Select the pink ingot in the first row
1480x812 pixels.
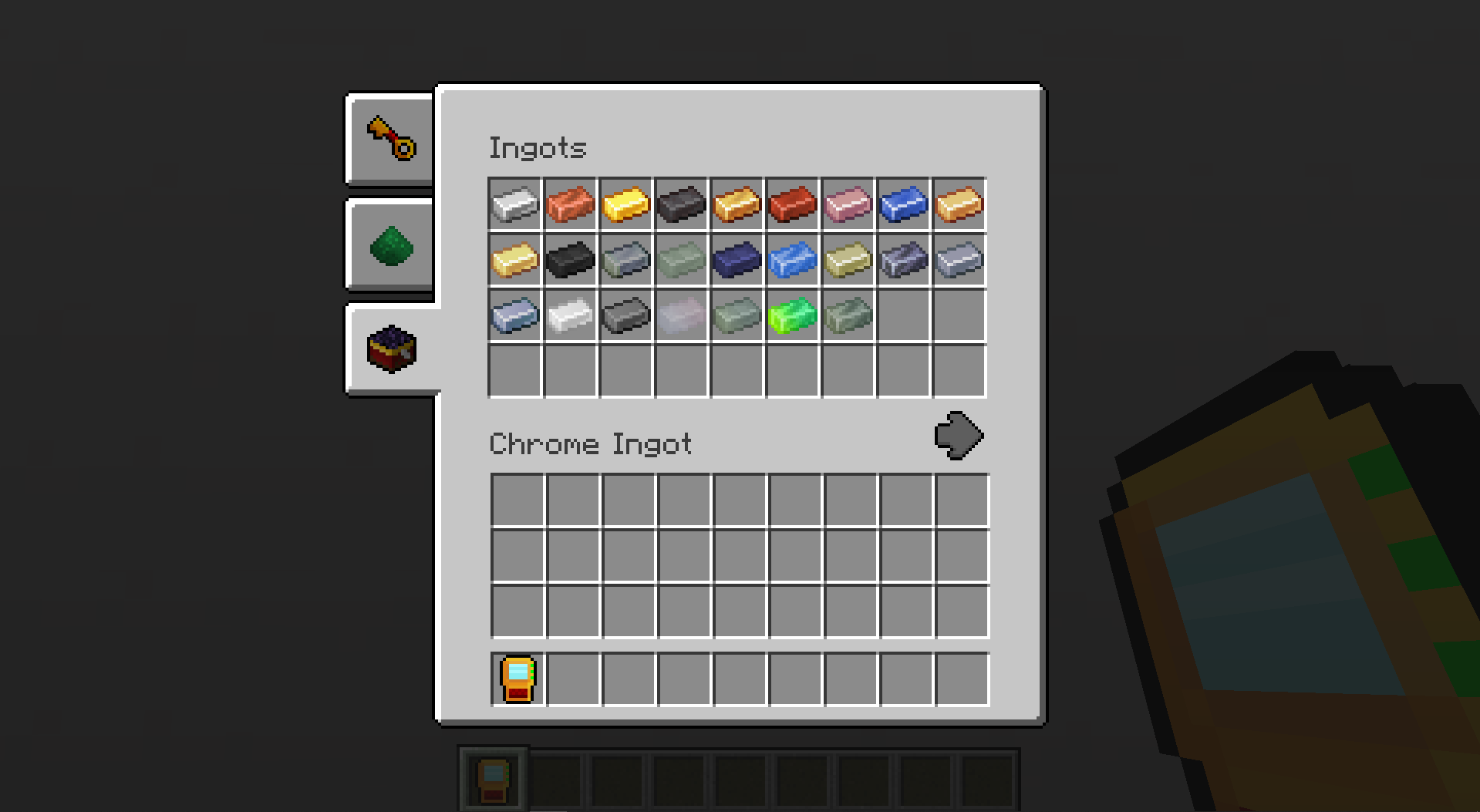[848, 204]
